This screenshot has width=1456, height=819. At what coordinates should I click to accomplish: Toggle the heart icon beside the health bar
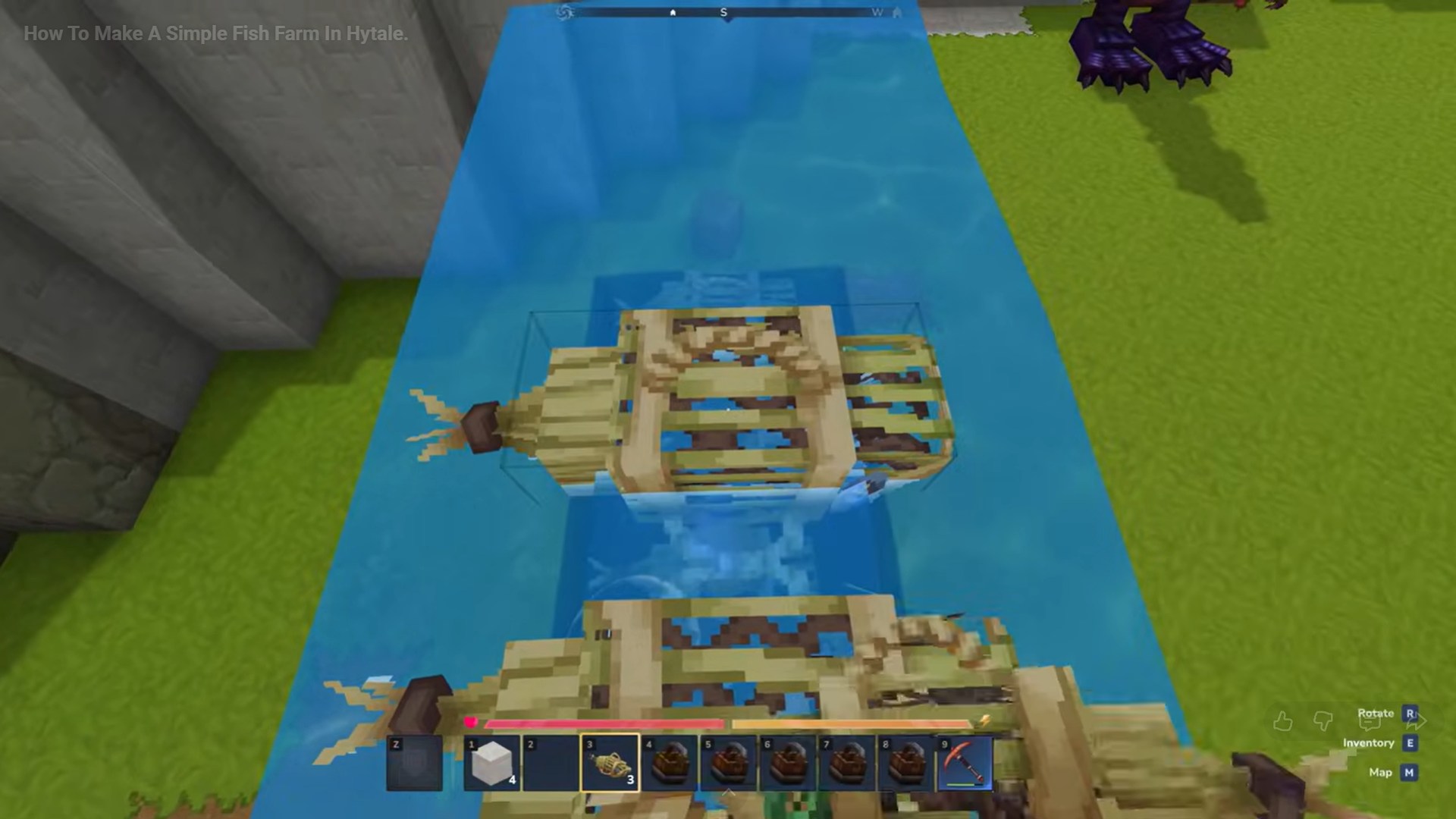tap(472, 723)
